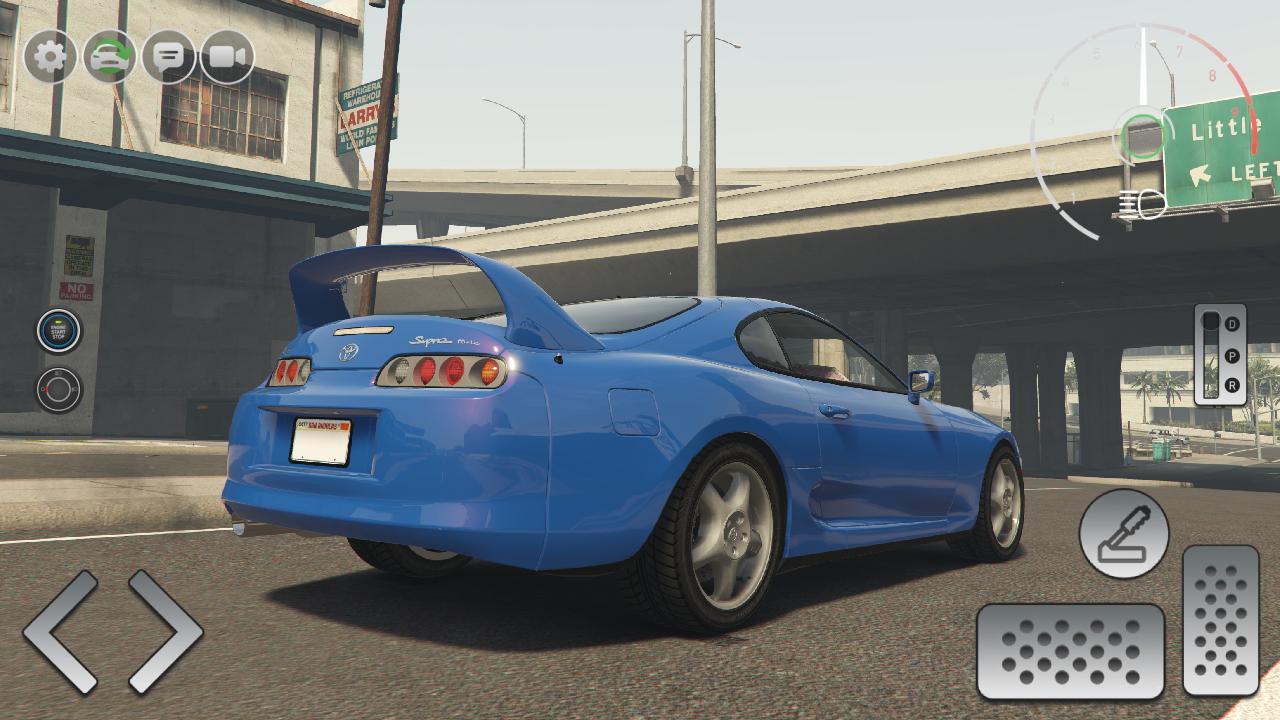
Task: Open the chat message bubble icon
Action: (166, 56)
